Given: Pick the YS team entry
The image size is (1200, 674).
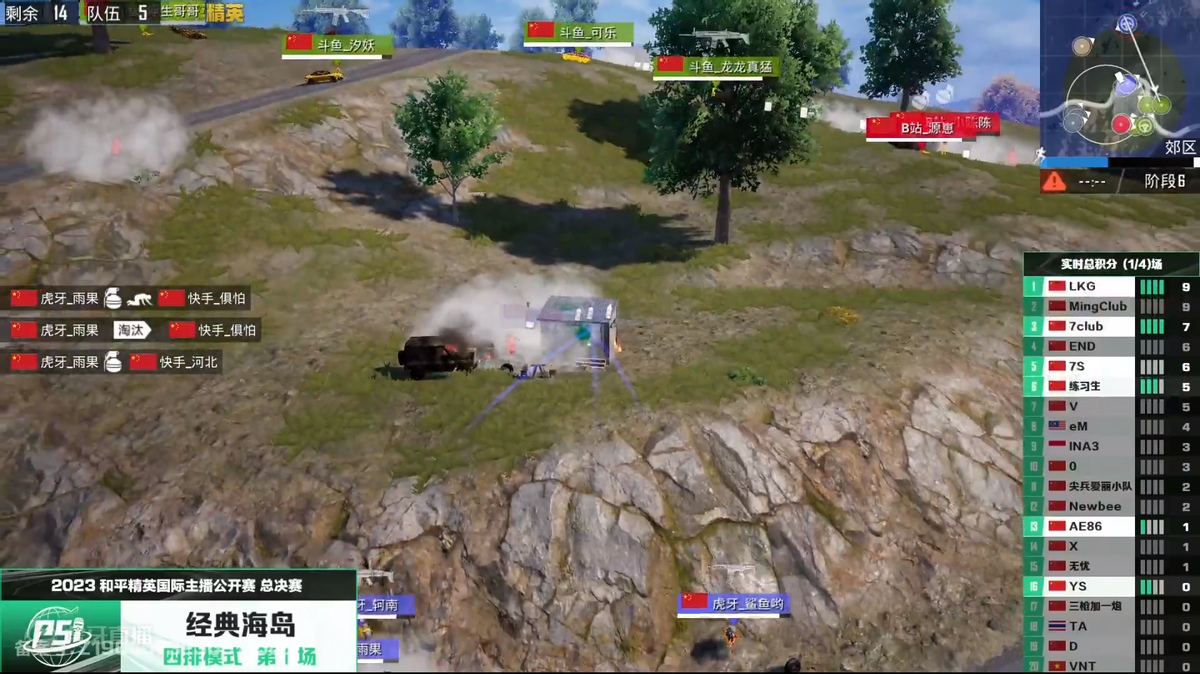Looking at the screenshot, I should (x=1110, y=586).
